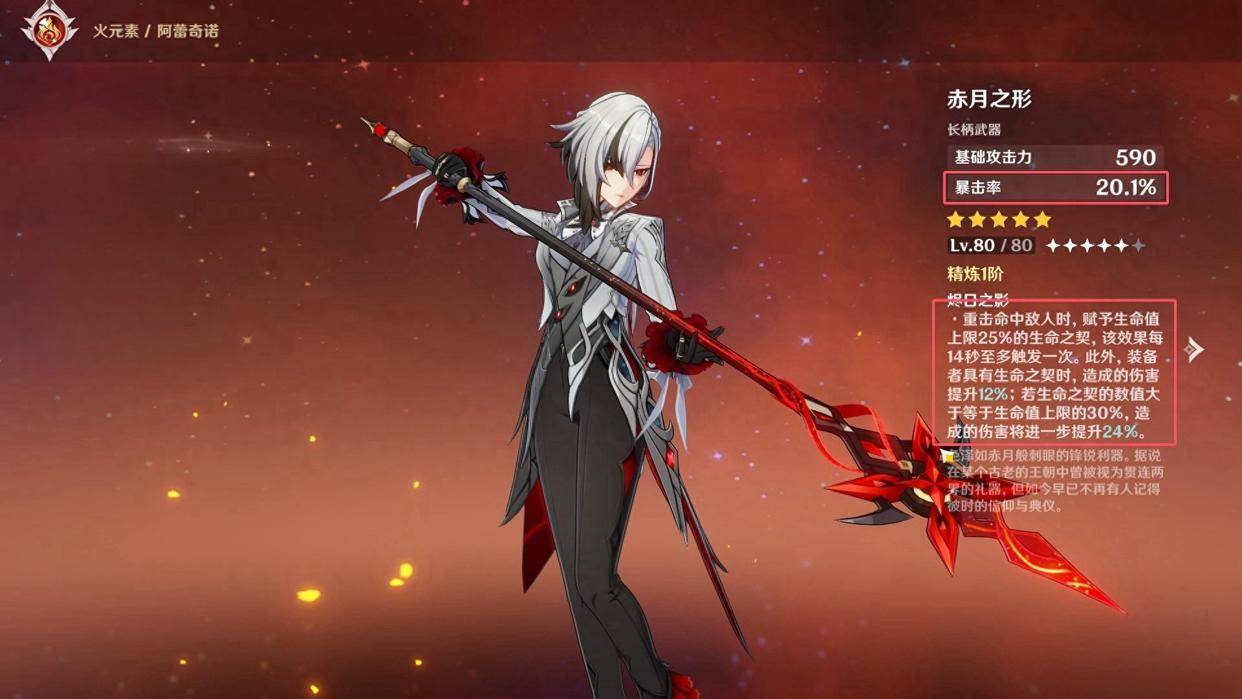Viewport: 1242px width, 699px height.
Task: Select the right arrow beside the weapon description
Action: pos(1194,349)
